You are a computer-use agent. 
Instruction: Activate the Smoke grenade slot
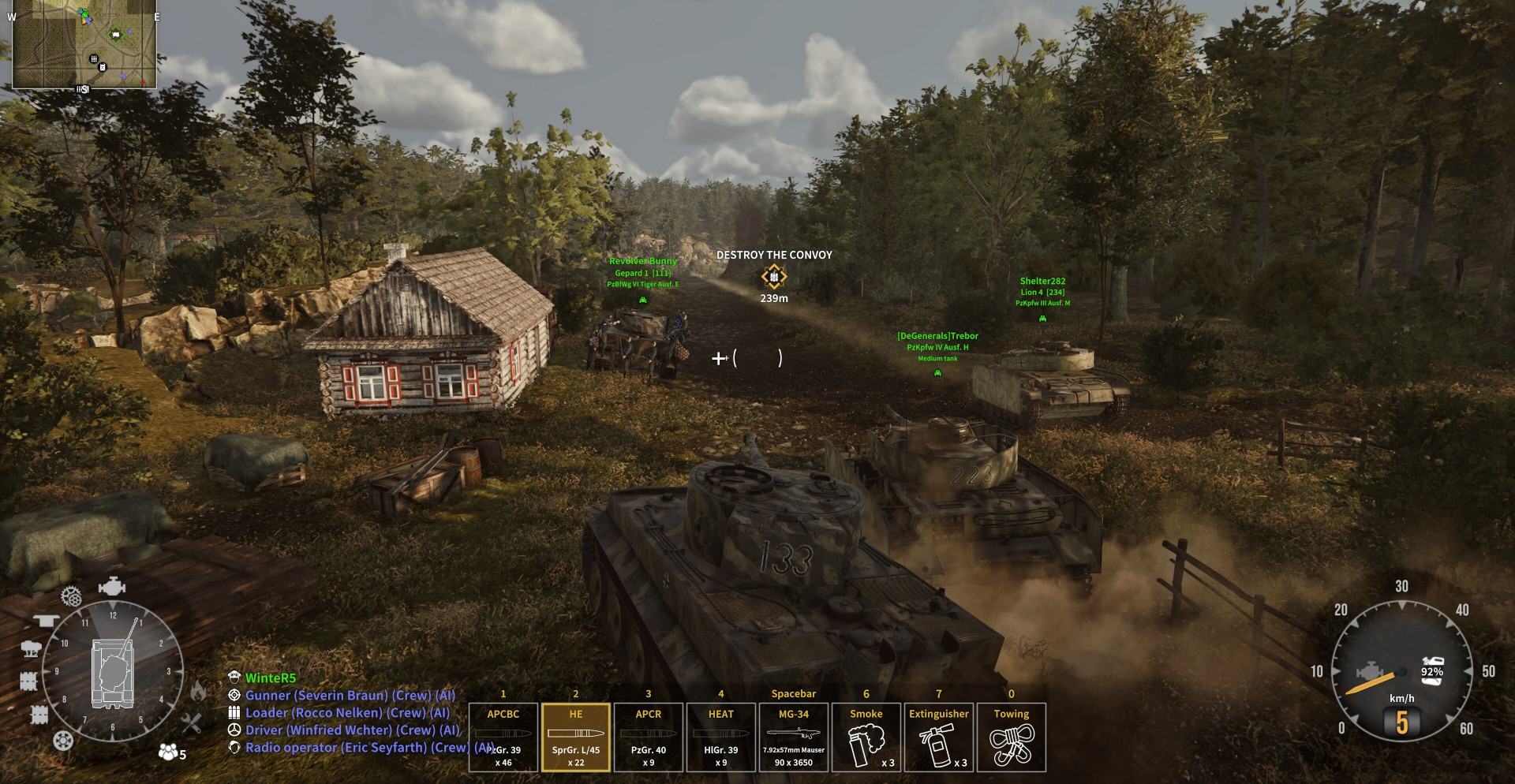[x=866, y=737]
